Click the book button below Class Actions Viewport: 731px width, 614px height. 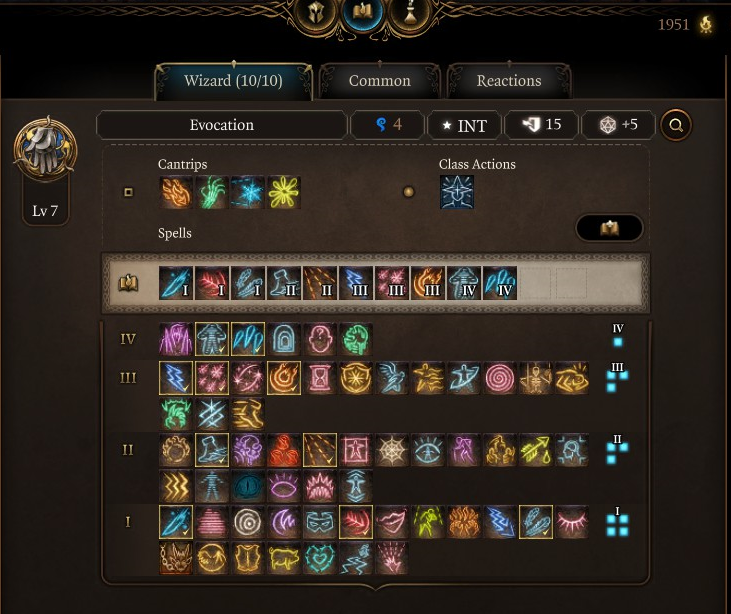[609, 228]
